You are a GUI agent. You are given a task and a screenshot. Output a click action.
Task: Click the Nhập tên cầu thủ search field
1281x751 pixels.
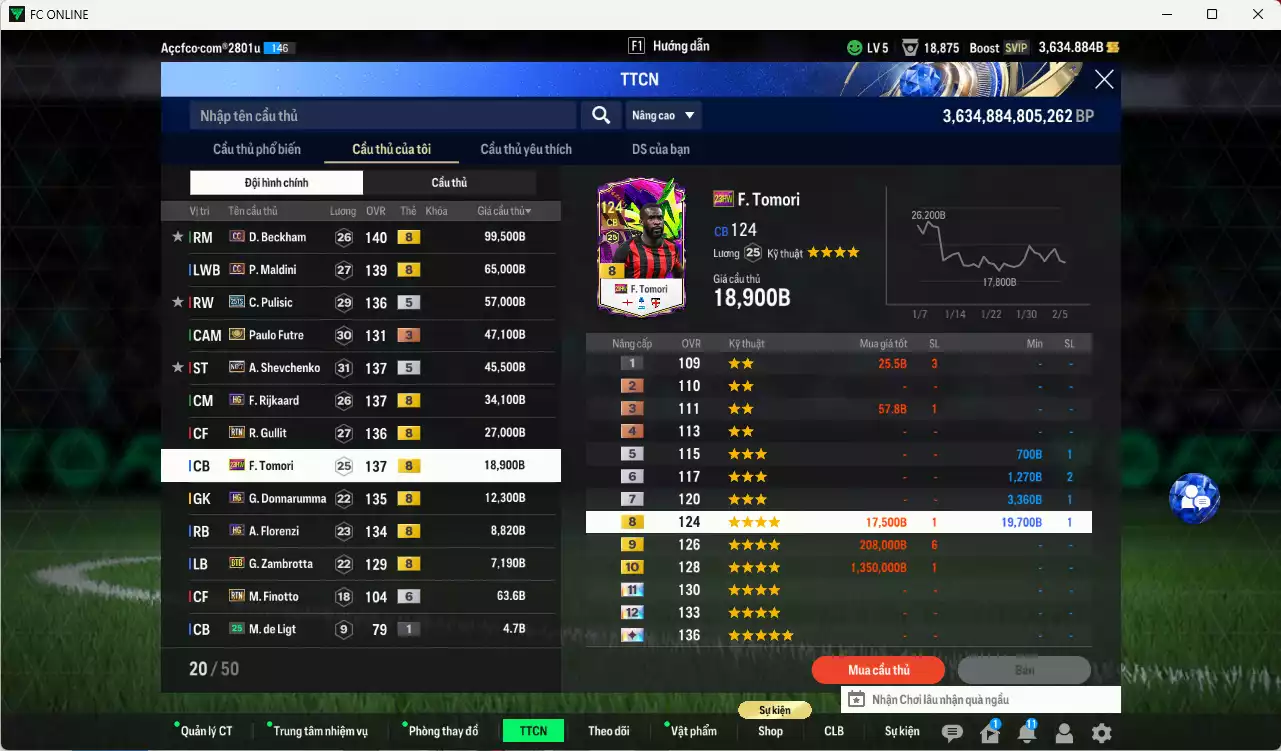pyautogui.click(x=380, y=115)
